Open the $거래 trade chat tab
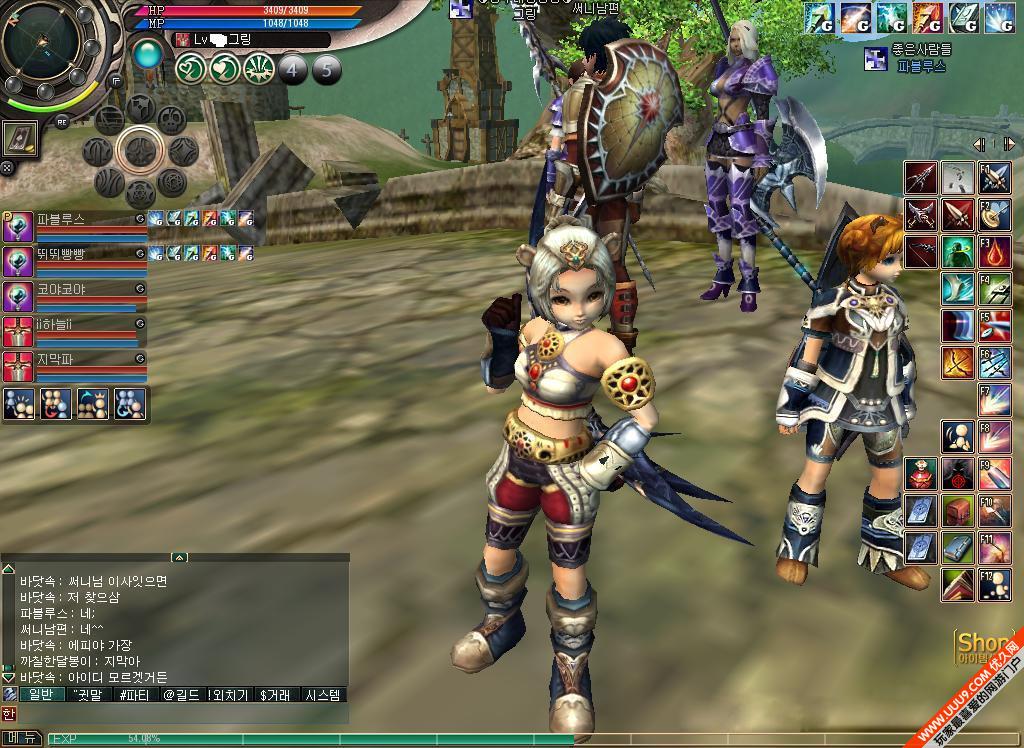This screenshot has height=748, width=1024. (275, 695)
